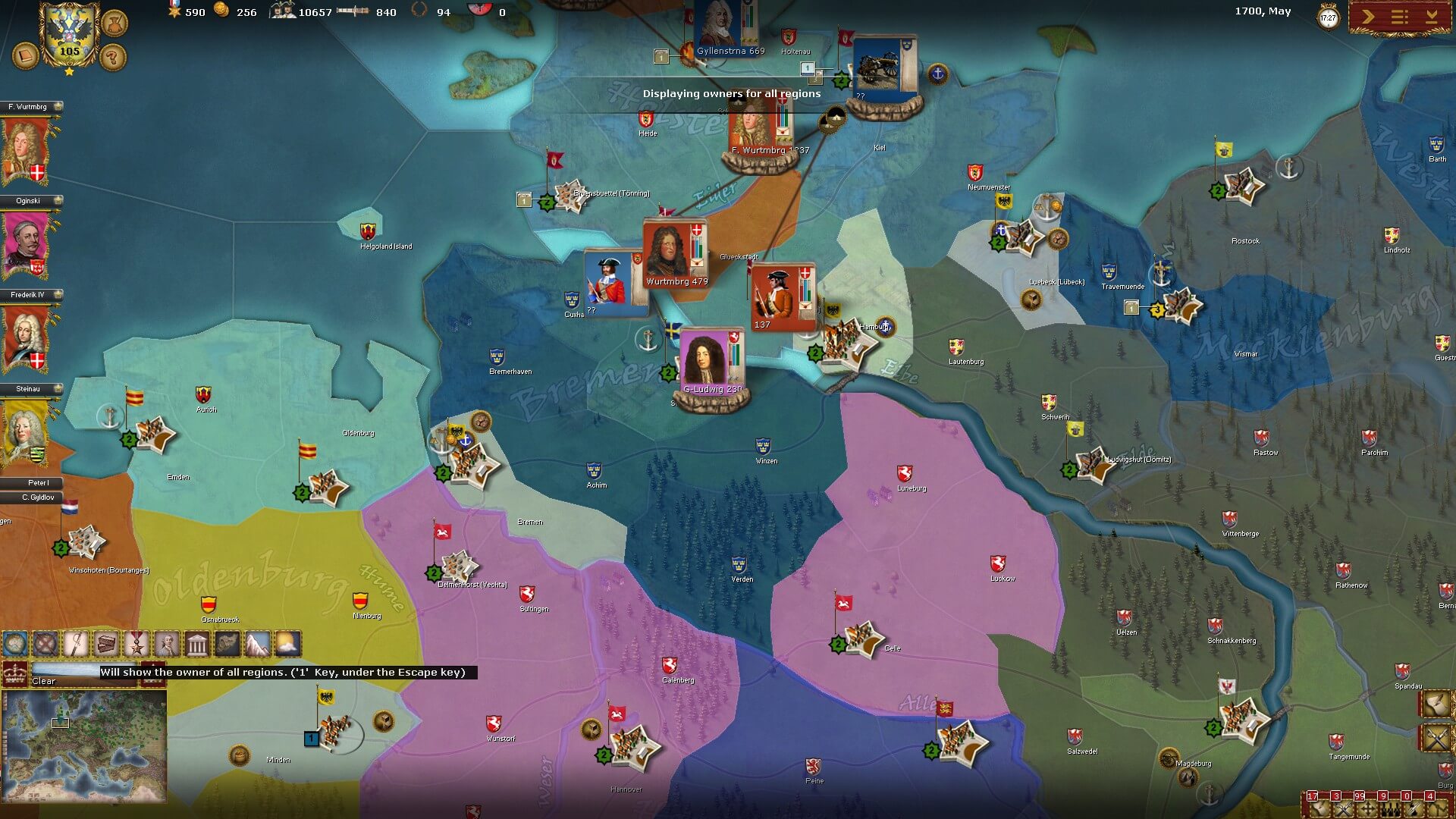Click the end turn arrow button
The height and width of the screenshot is (819, 1456).
[1368, 17]
